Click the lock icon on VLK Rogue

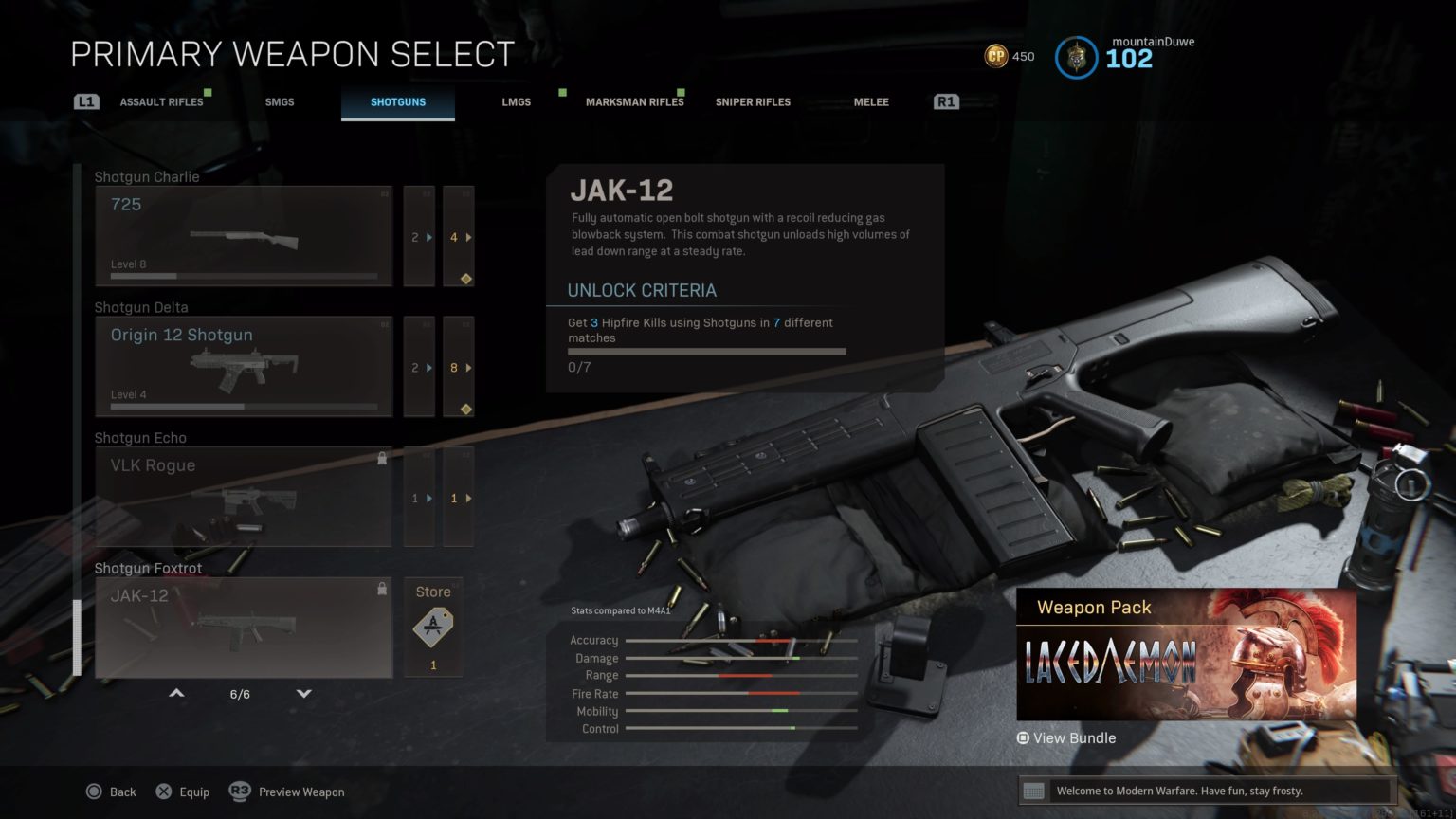tap(382, 458)
